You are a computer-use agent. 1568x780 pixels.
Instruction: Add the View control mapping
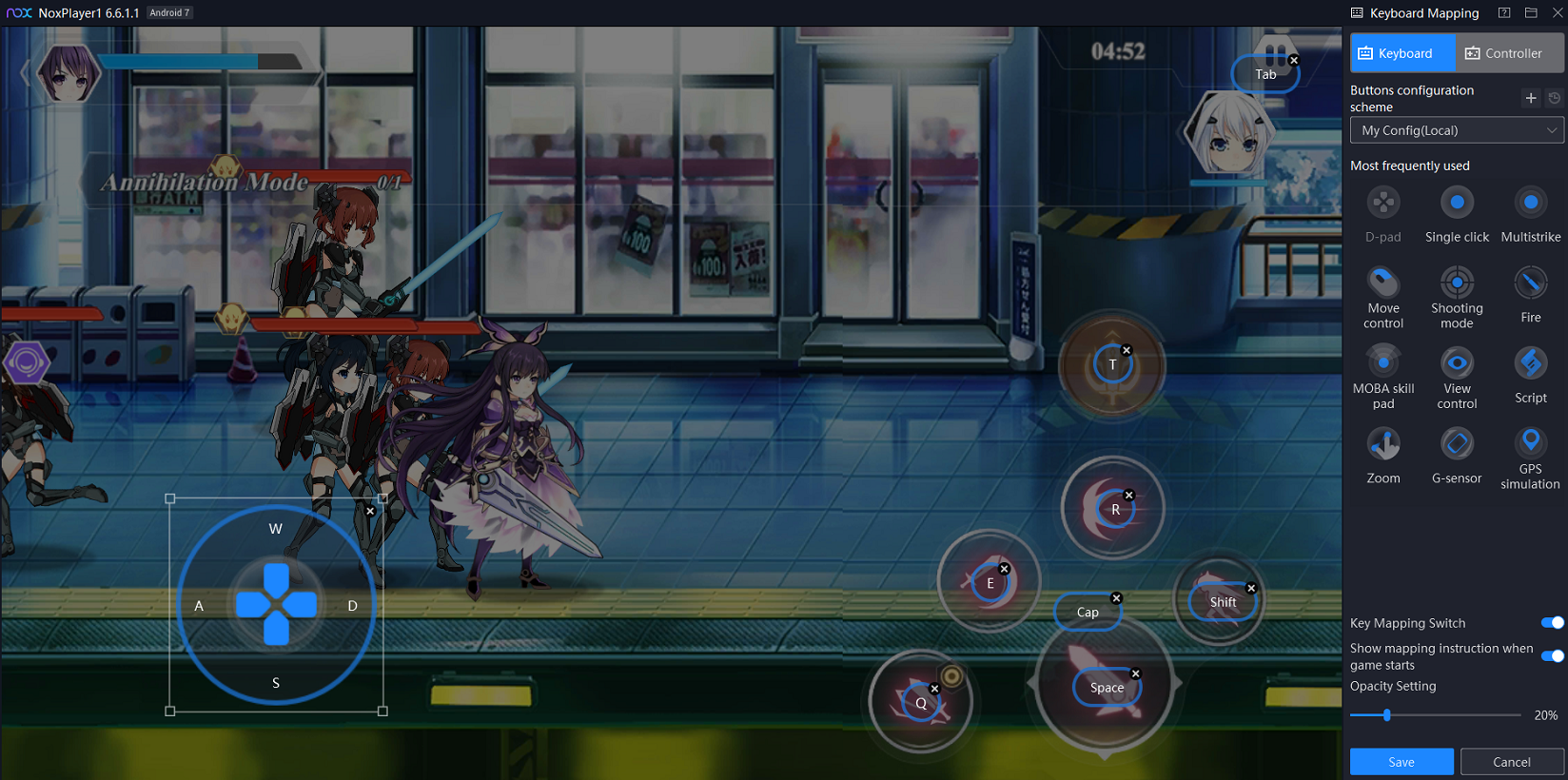click(1457, 362)
